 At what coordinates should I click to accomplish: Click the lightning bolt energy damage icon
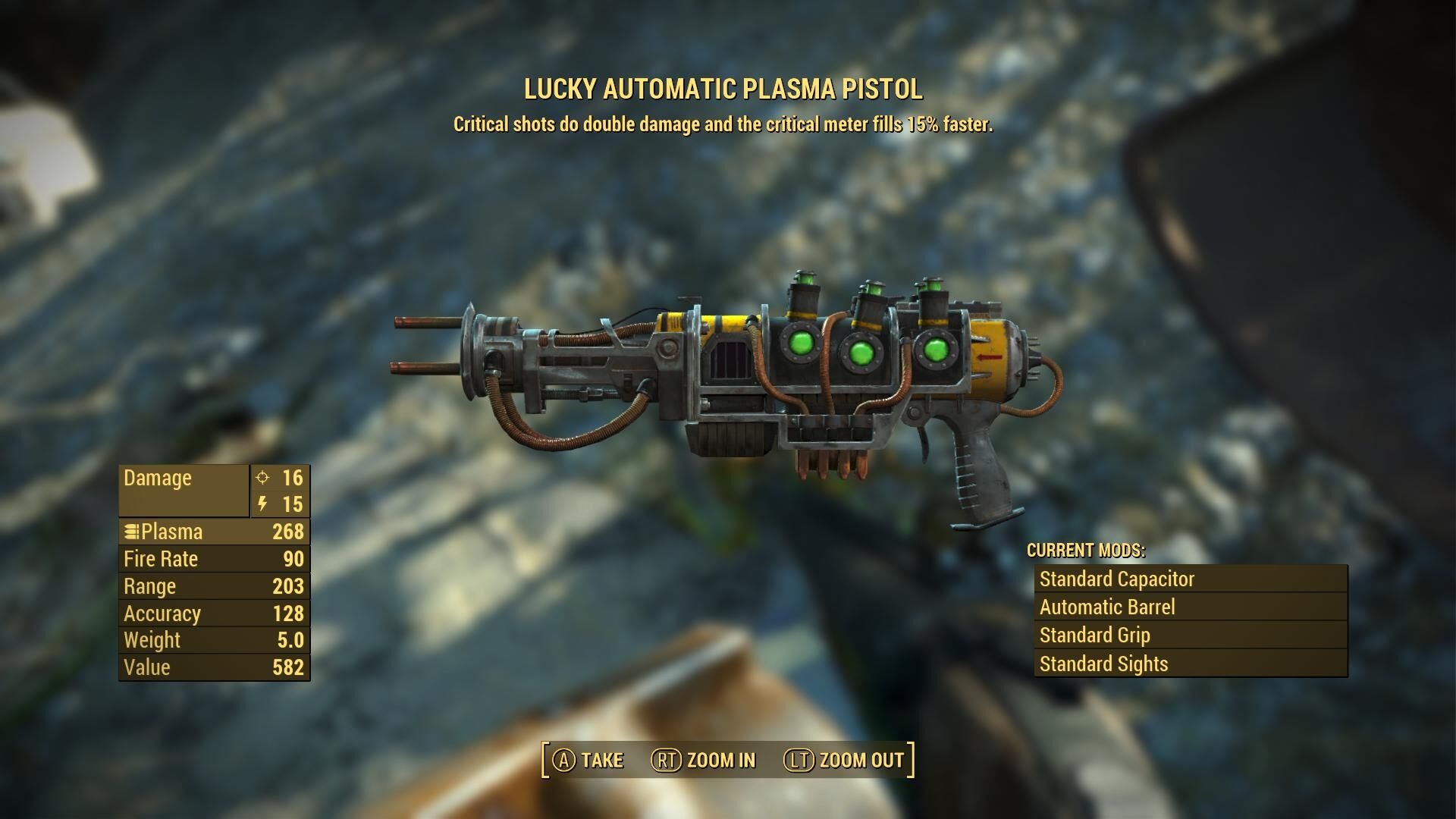point(262,504)
